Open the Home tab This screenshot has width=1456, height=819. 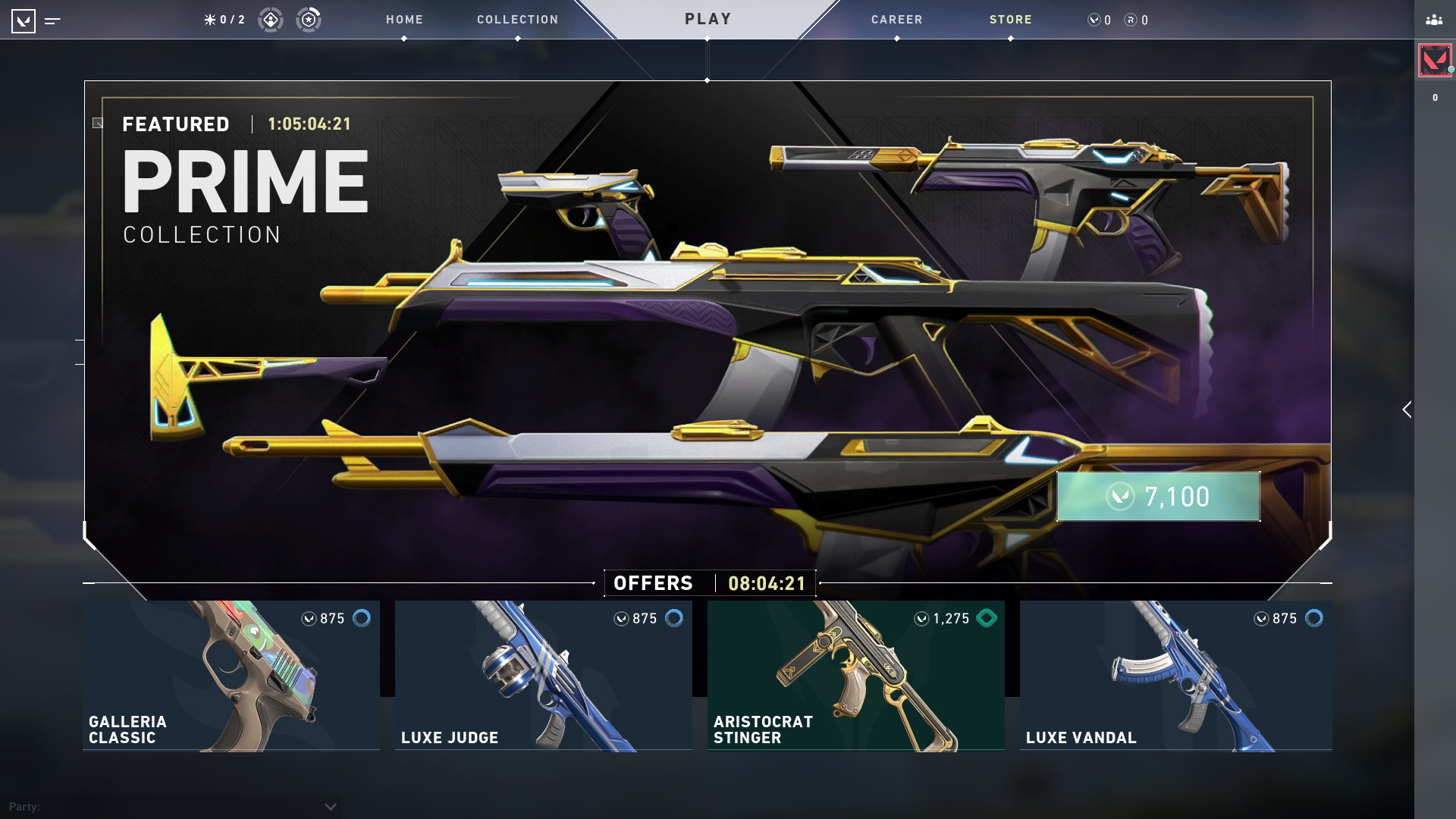click(404, 20)
